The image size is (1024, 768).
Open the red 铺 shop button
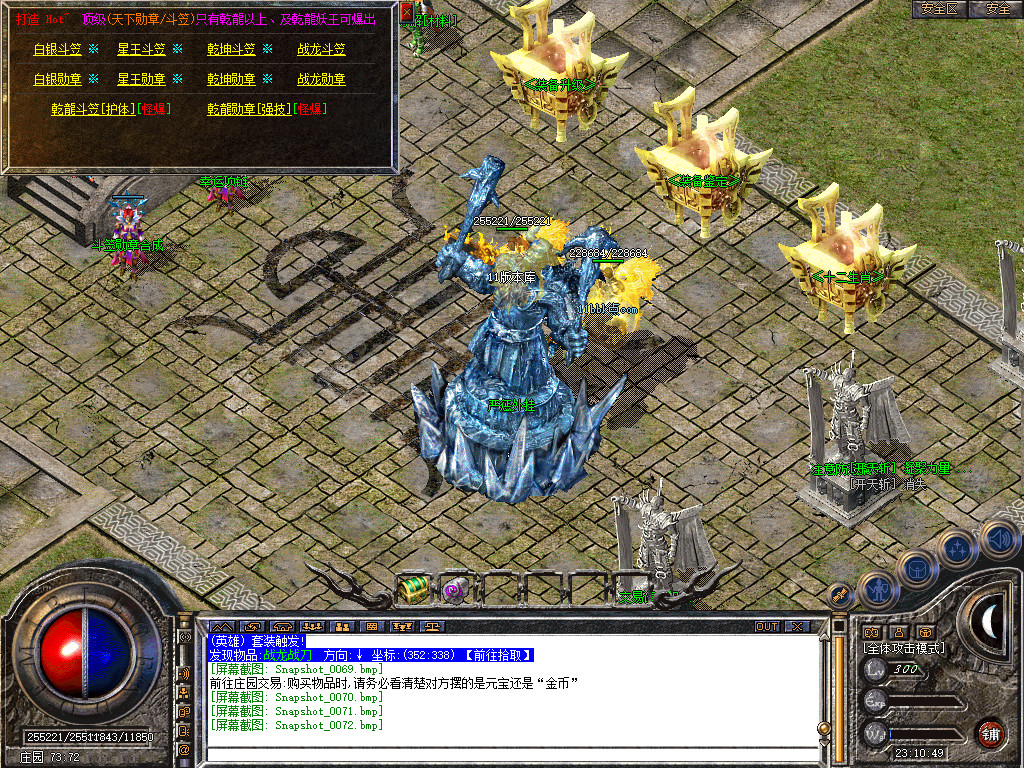pyautogui.click(x=990, y=733)
